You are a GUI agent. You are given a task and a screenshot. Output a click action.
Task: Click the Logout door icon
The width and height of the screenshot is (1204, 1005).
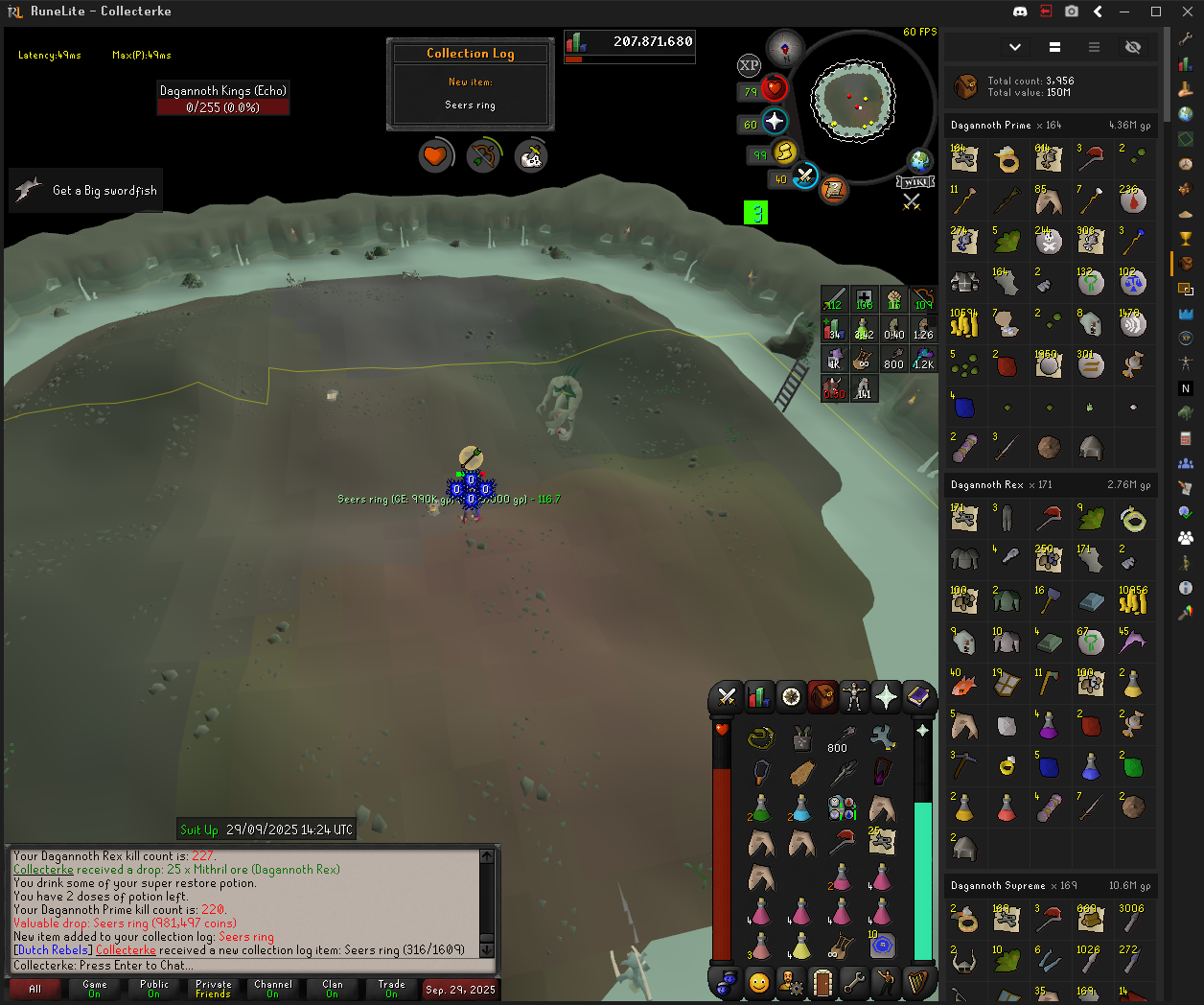(x=822, y=983)
